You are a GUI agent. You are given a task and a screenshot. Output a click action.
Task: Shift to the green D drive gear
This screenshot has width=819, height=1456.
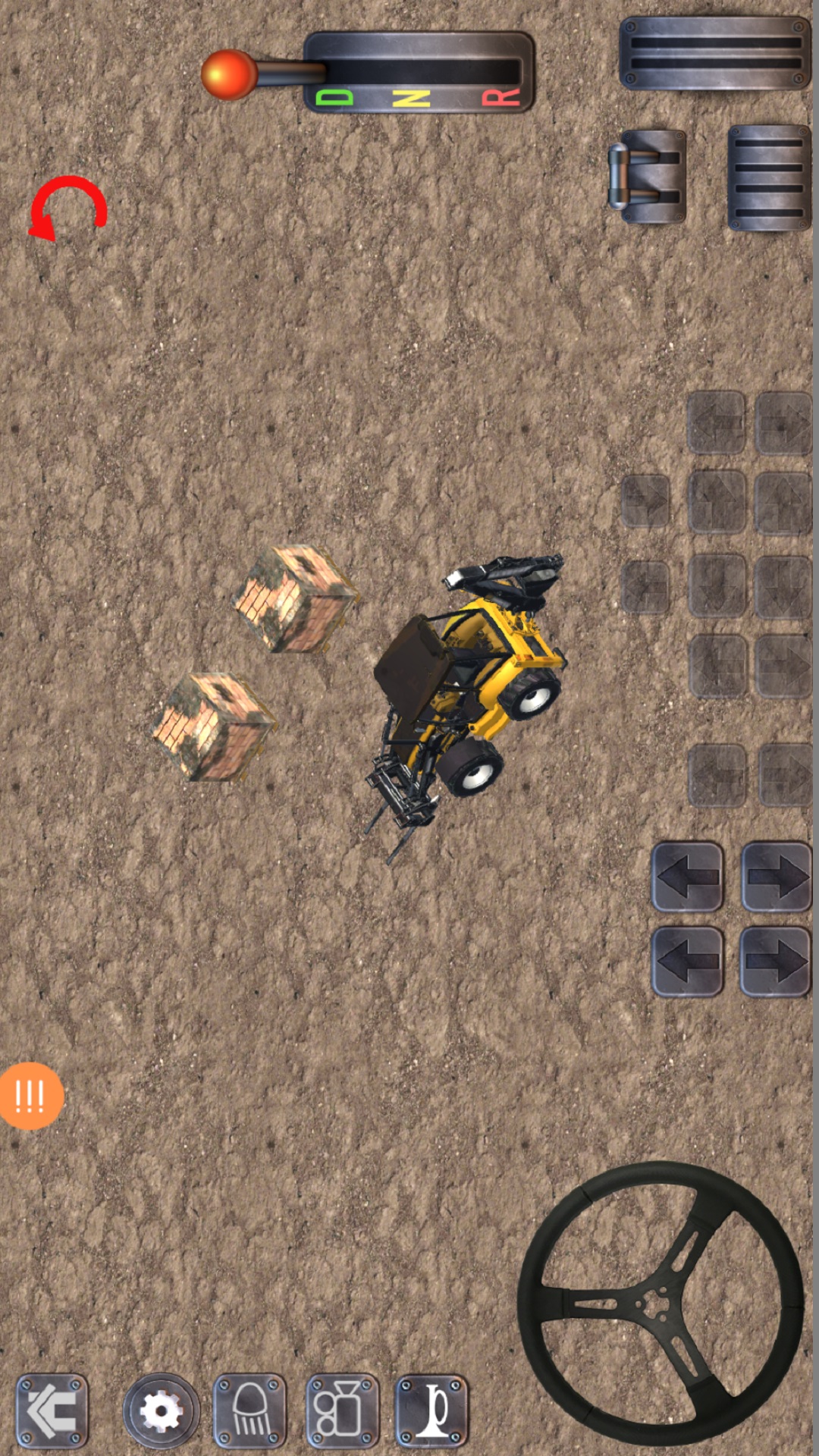334,98
